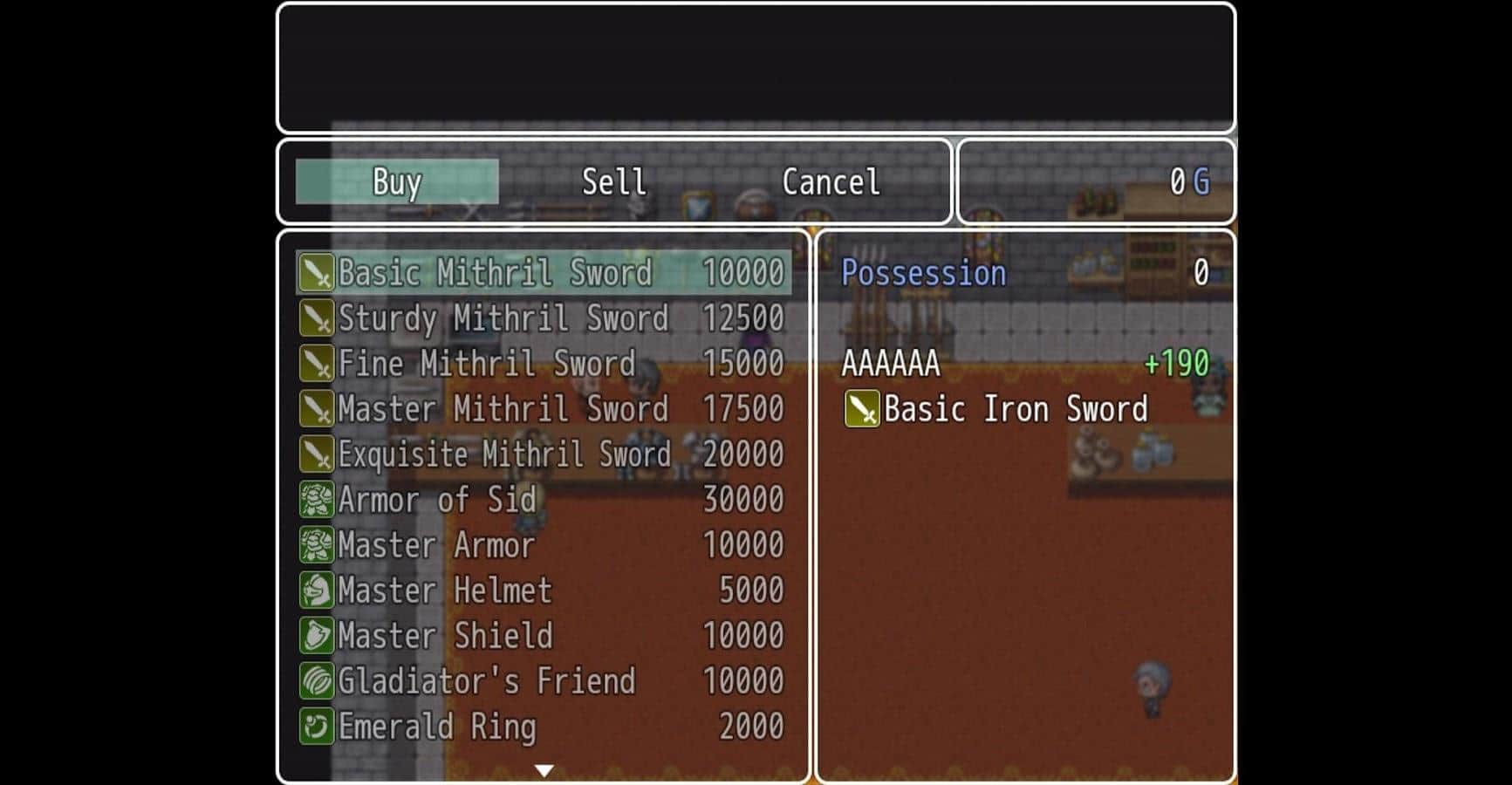Click the Master Mithril Sword listing
This screenshot has width=1512, height=785.
coord(543,409)
